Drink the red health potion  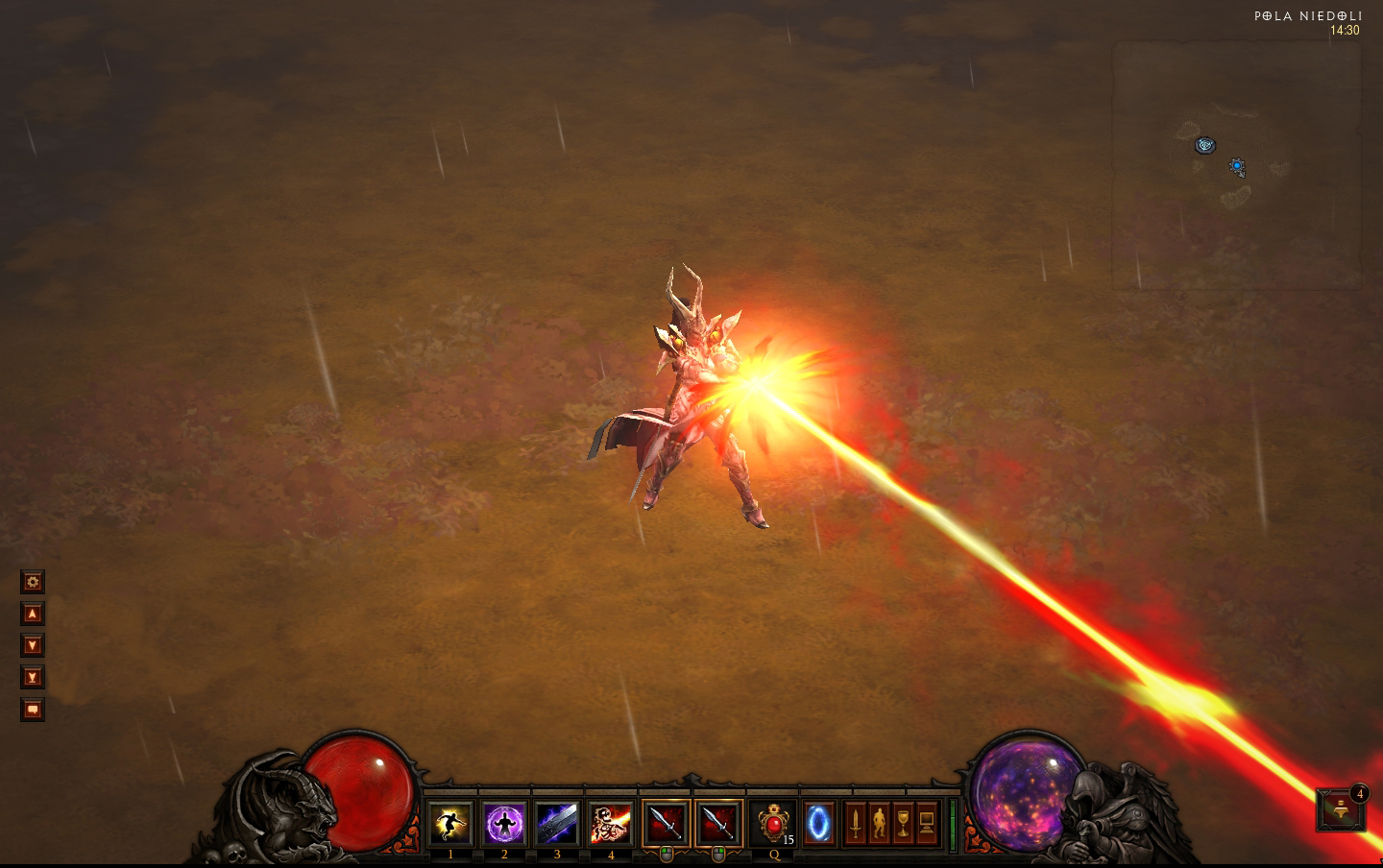pyautogui.click(x=773, y=824)
